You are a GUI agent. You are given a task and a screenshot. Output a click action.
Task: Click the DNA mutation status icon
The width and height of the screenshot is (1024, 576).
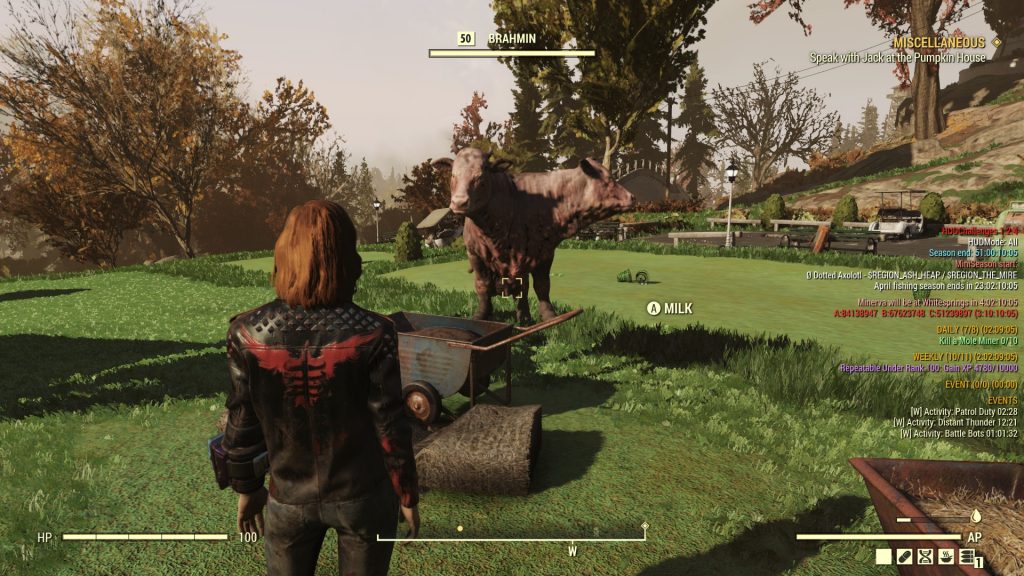(925, 557)
